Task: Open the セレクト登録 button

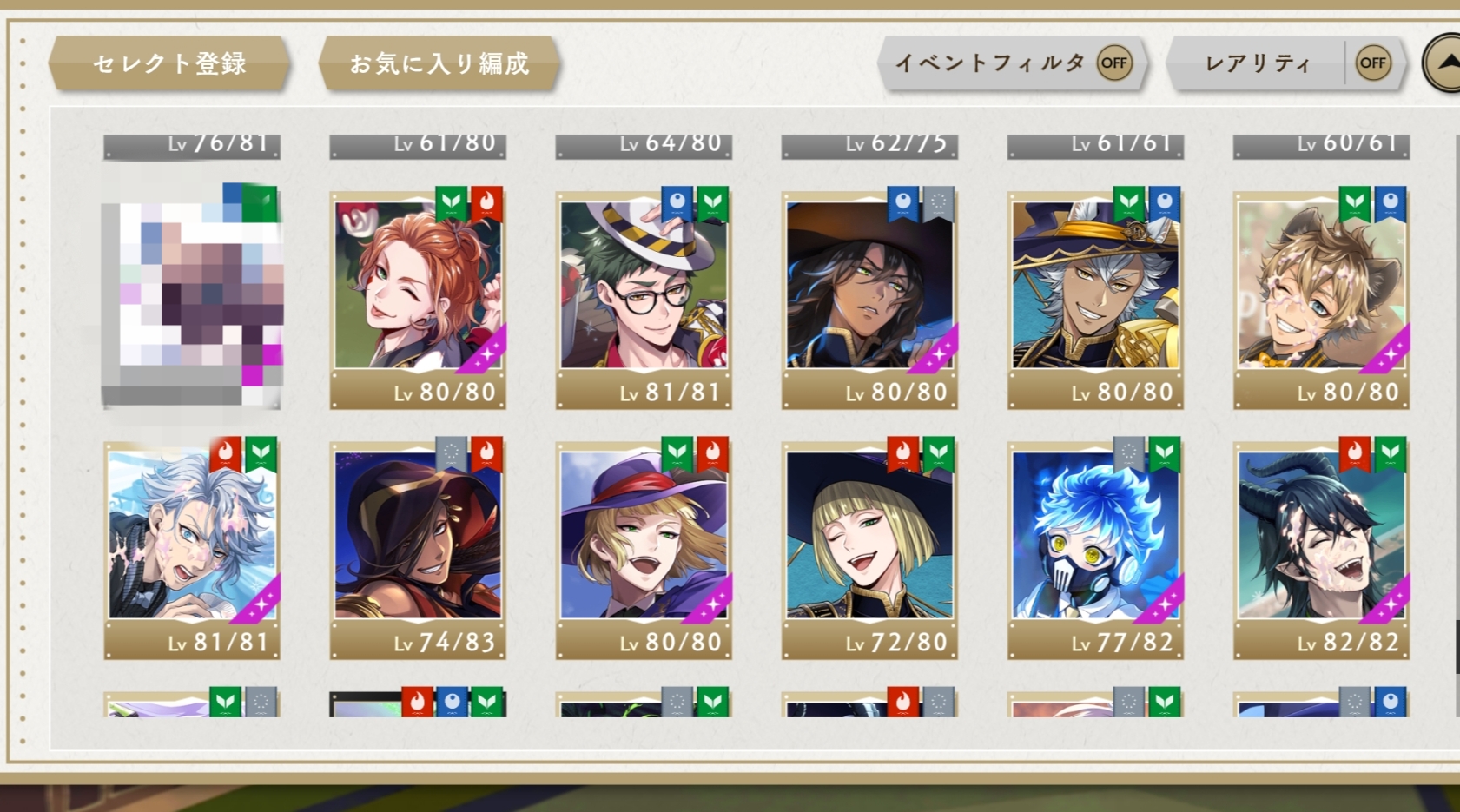Action: [169, 63]
